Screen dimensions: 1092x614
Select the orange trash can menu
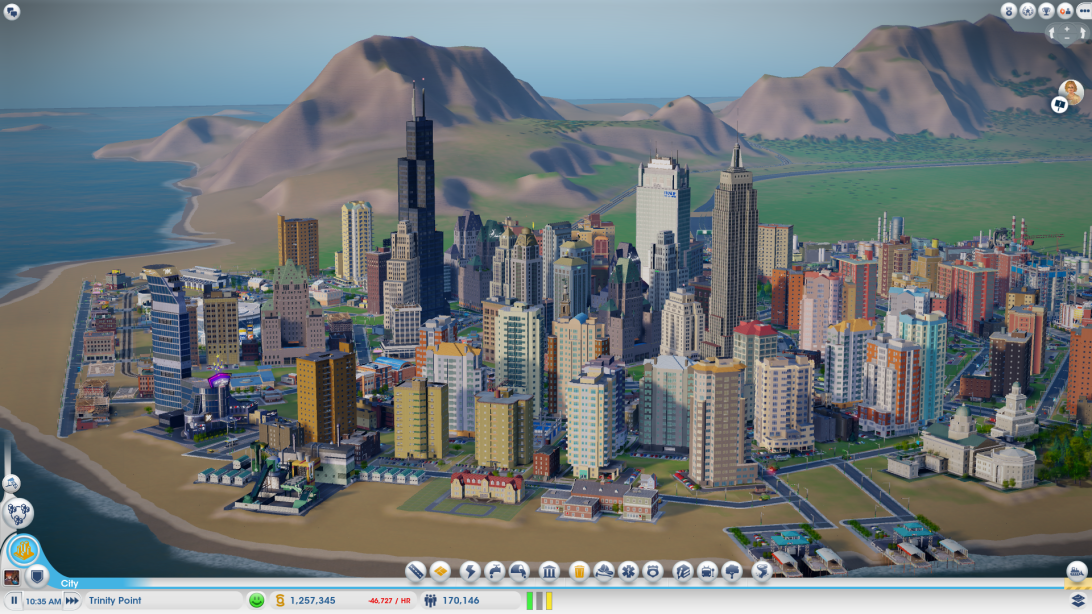coord(578,571)
